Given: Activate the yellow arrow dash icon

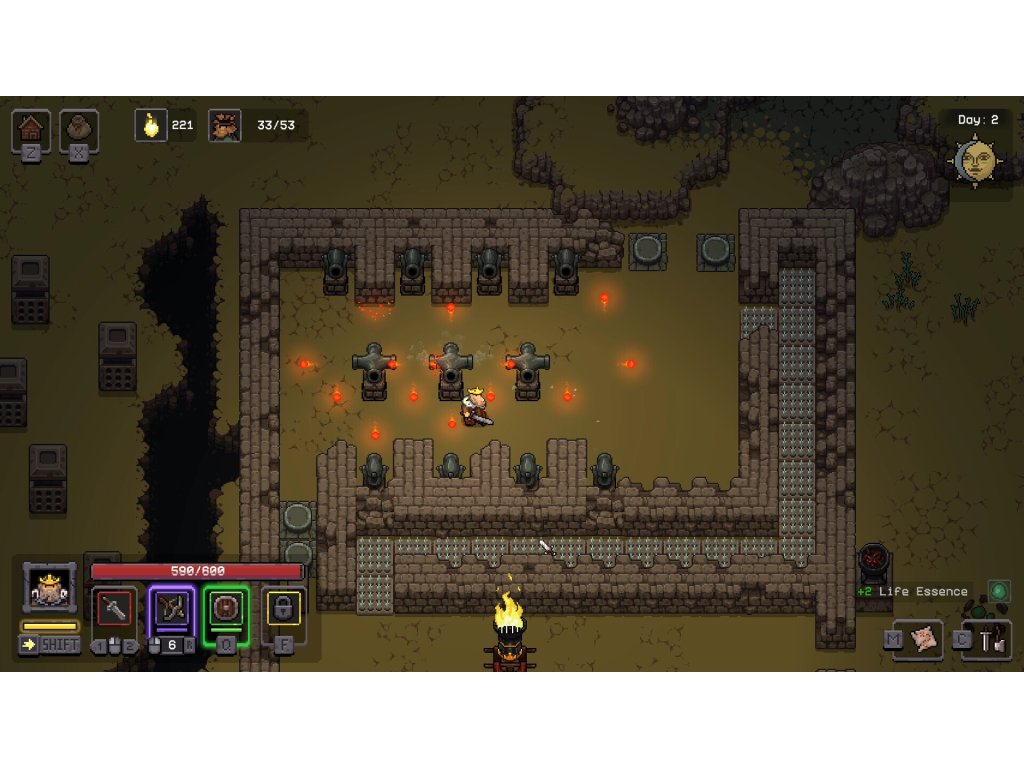Looking at the screenshot, I should pyautogui.click(x=29, y=644).
